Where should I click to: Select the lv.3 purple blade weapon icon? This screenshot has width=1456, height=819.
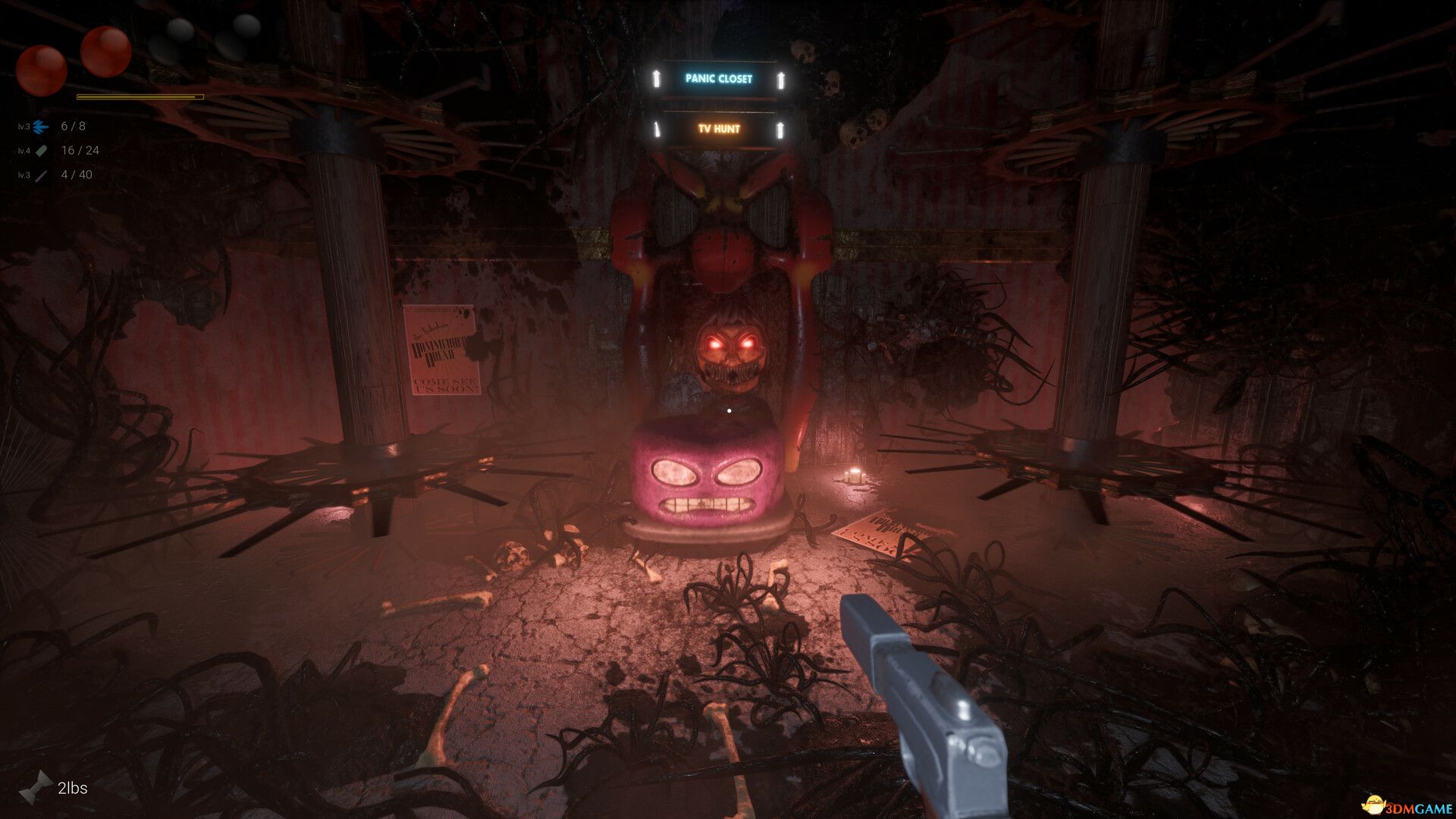(x=42, y=175)
